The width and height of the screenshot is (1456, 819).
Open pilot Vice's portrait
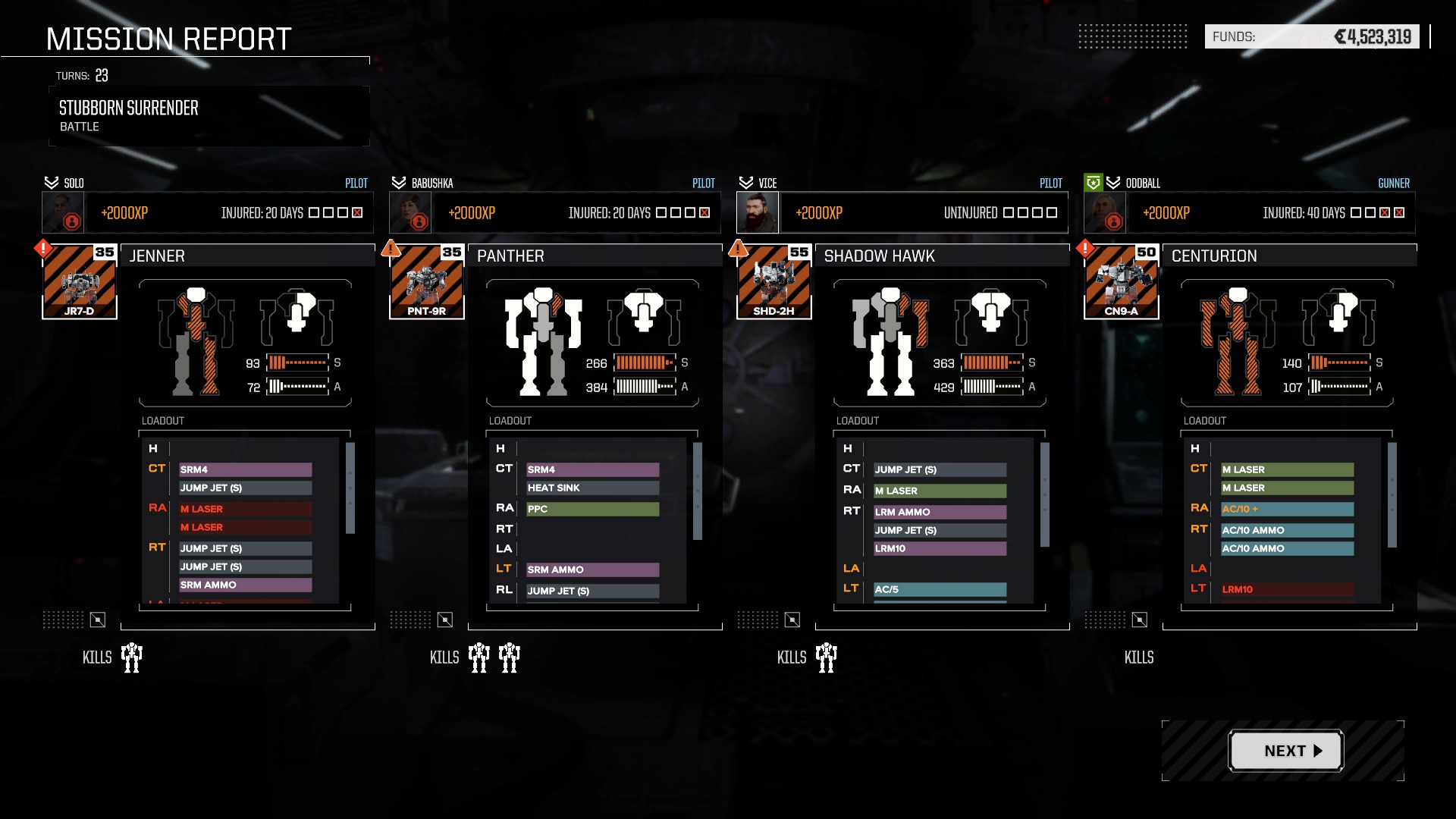[758, 213]
